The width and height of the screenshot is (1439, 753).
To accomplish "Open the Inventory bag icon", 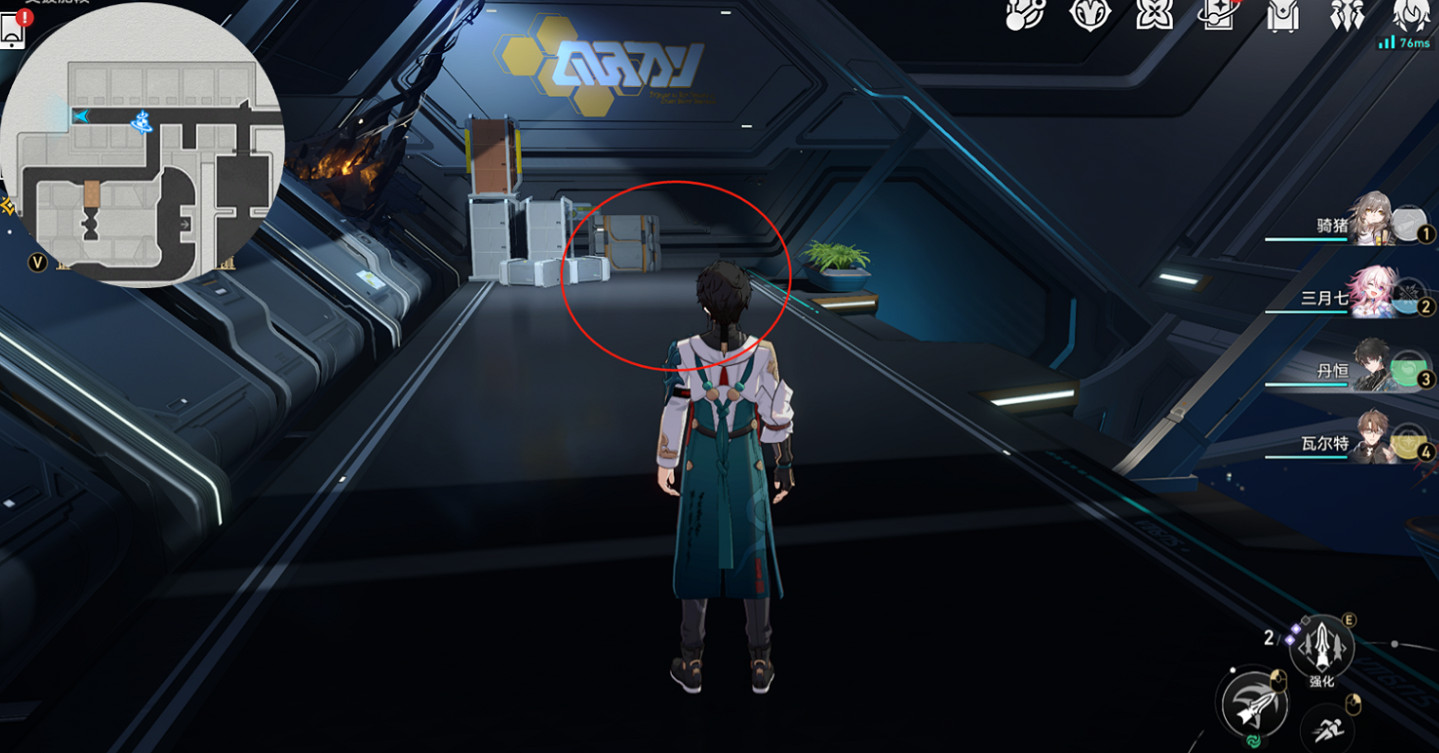I will (x=1283, y=15).
